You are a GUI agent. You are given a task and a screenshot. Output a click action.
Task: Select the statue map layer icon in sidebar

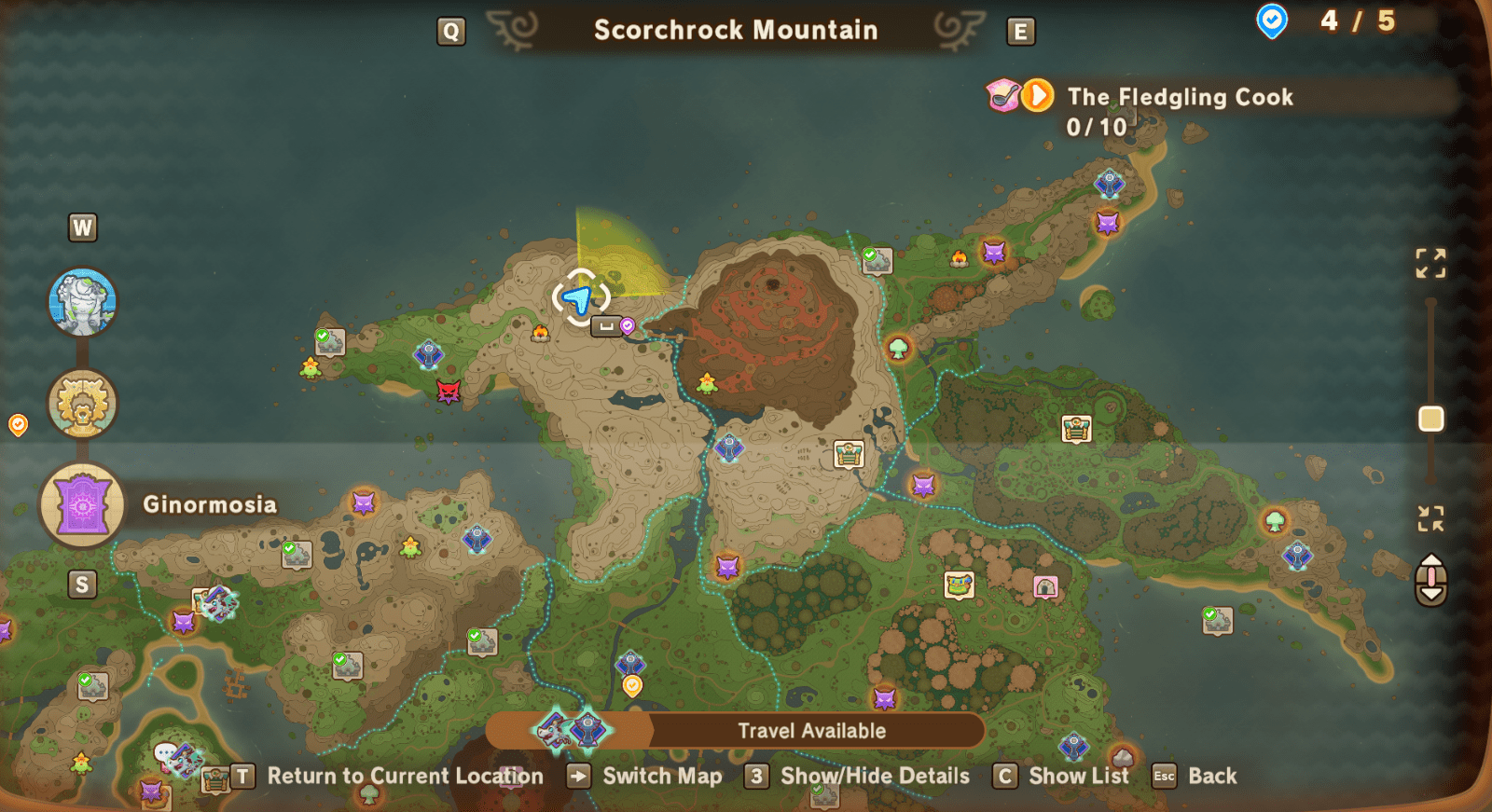(x=82, y=301)
